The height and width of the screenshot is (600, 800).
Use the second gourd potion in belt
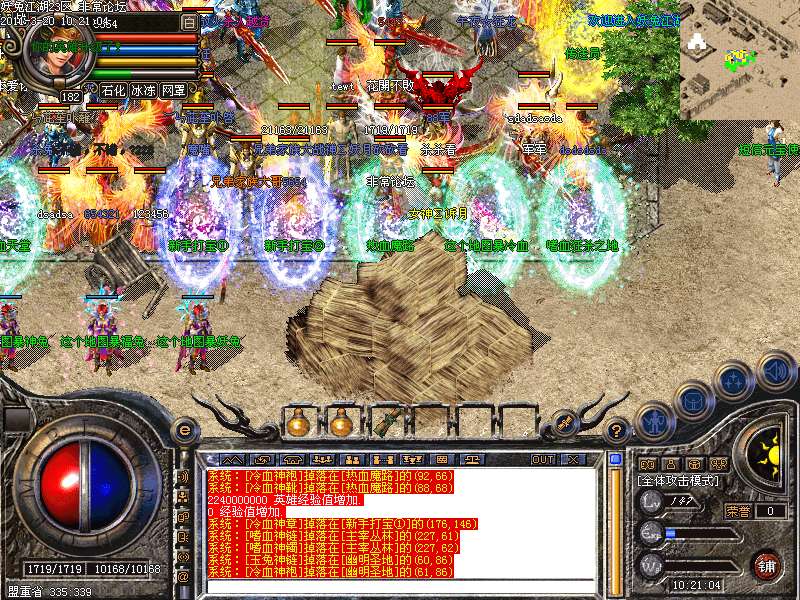pyautogui.click(x=341, y=422)
